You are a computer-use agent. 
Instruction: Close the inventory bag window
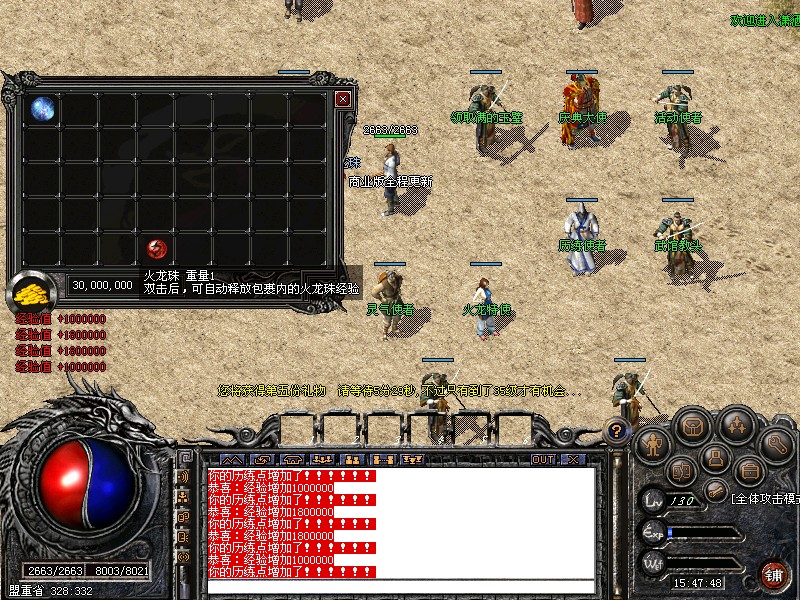(x=343, y=99)
